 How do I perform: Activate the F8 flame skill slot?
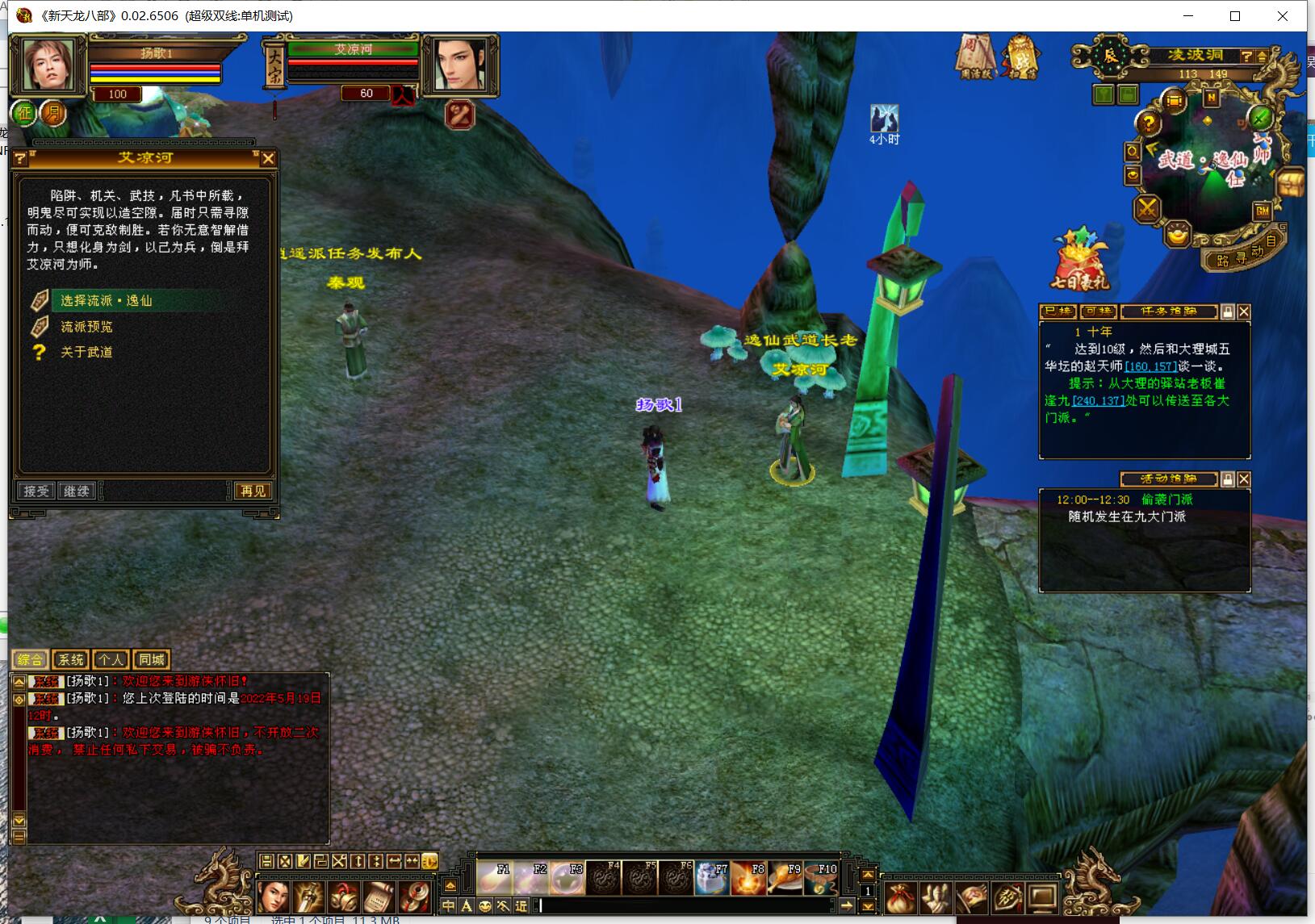point(748,879)
